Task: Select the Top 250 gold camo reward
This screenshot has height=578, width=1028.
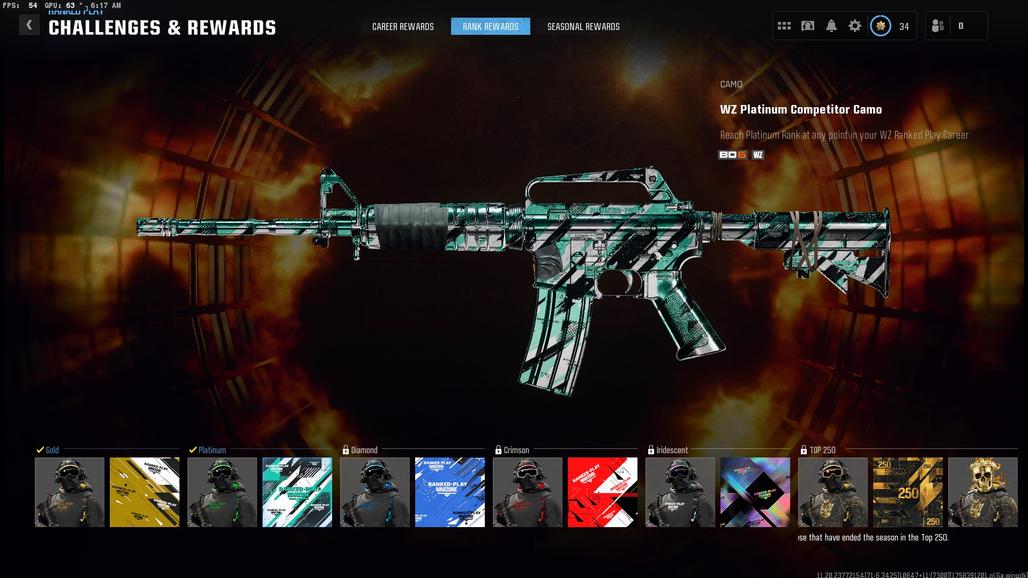Action: click(x=908, y=492)
